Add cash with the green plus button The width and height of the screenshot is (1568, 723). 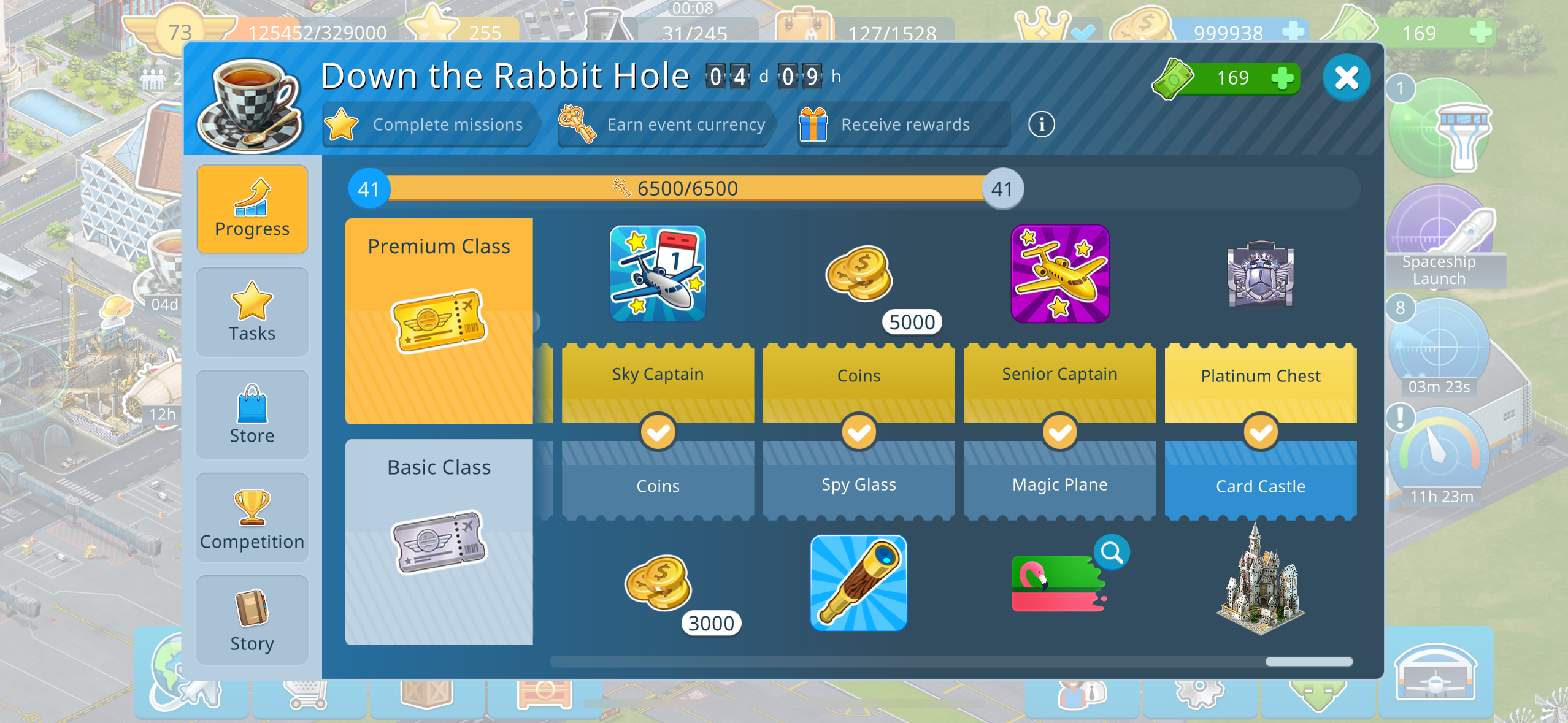coord(1282,78)
